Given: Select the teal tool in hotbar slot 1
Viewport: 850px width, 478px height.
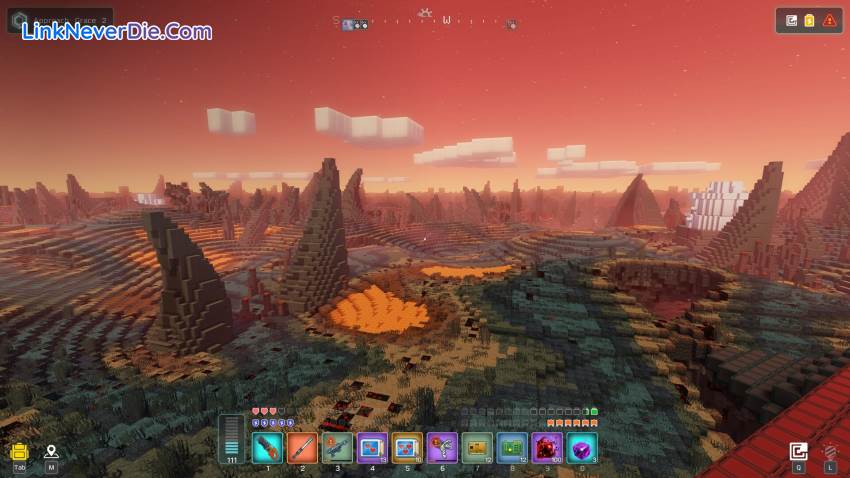Looking at the screenshot, I should 267,447.
